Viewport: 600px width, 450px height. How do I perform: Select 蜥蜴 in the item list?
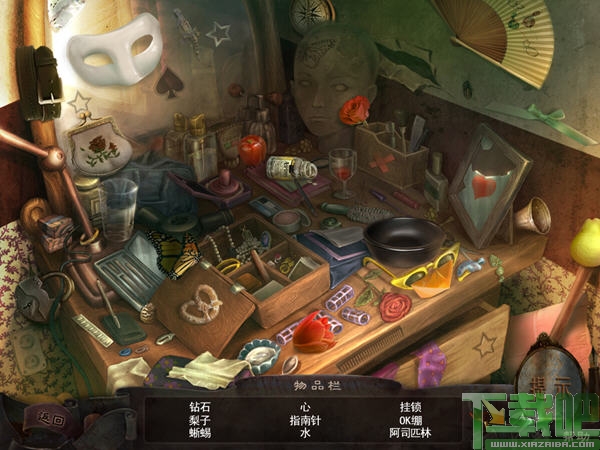[200, 434]
